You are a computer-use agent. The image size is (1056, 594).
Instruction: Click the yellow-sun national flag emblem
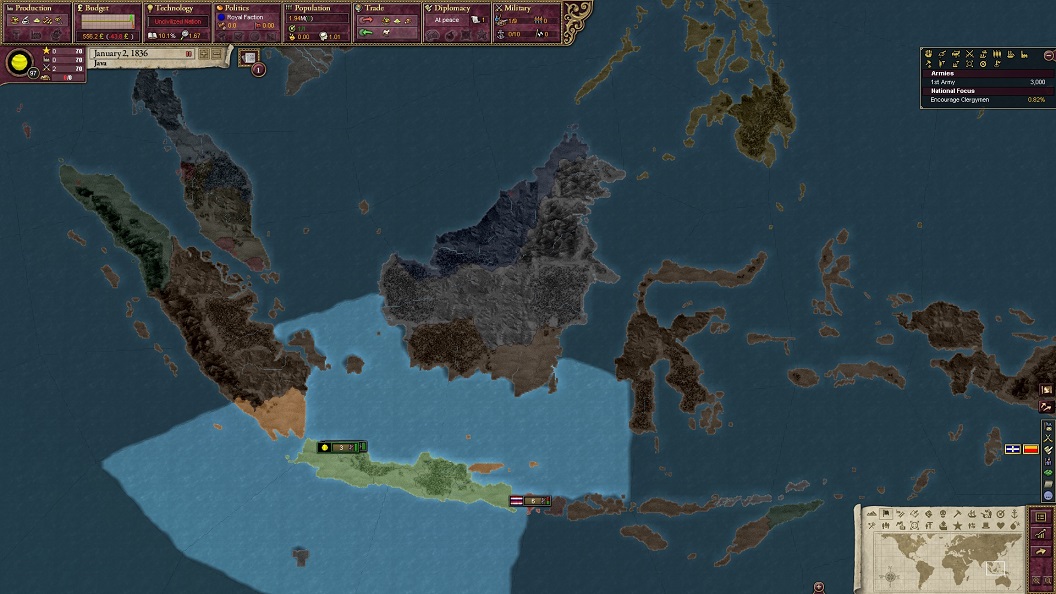[18, 64]
